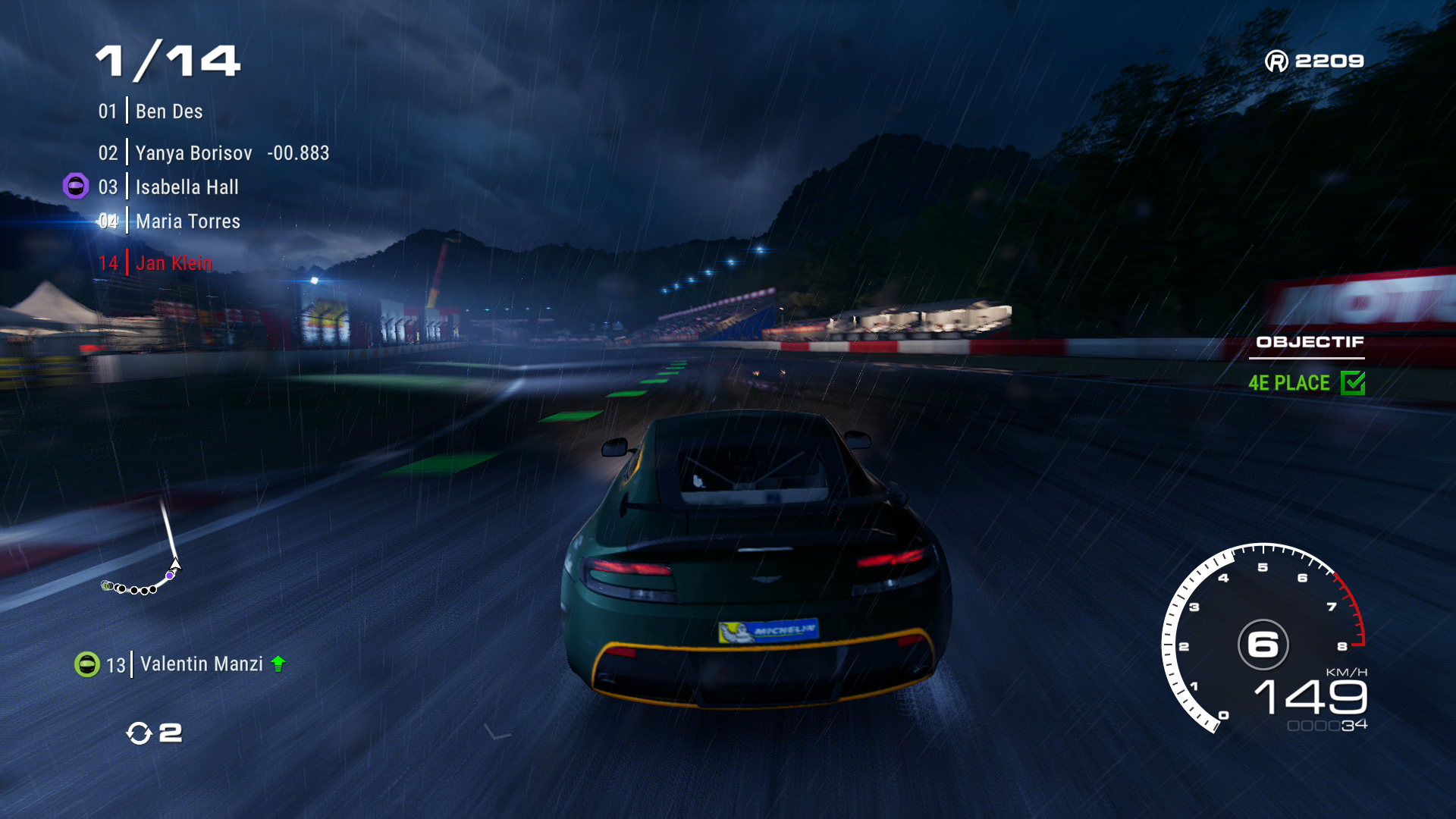
Task: Open the 4E PLACE objective tracker
Action: (1288, 383)
